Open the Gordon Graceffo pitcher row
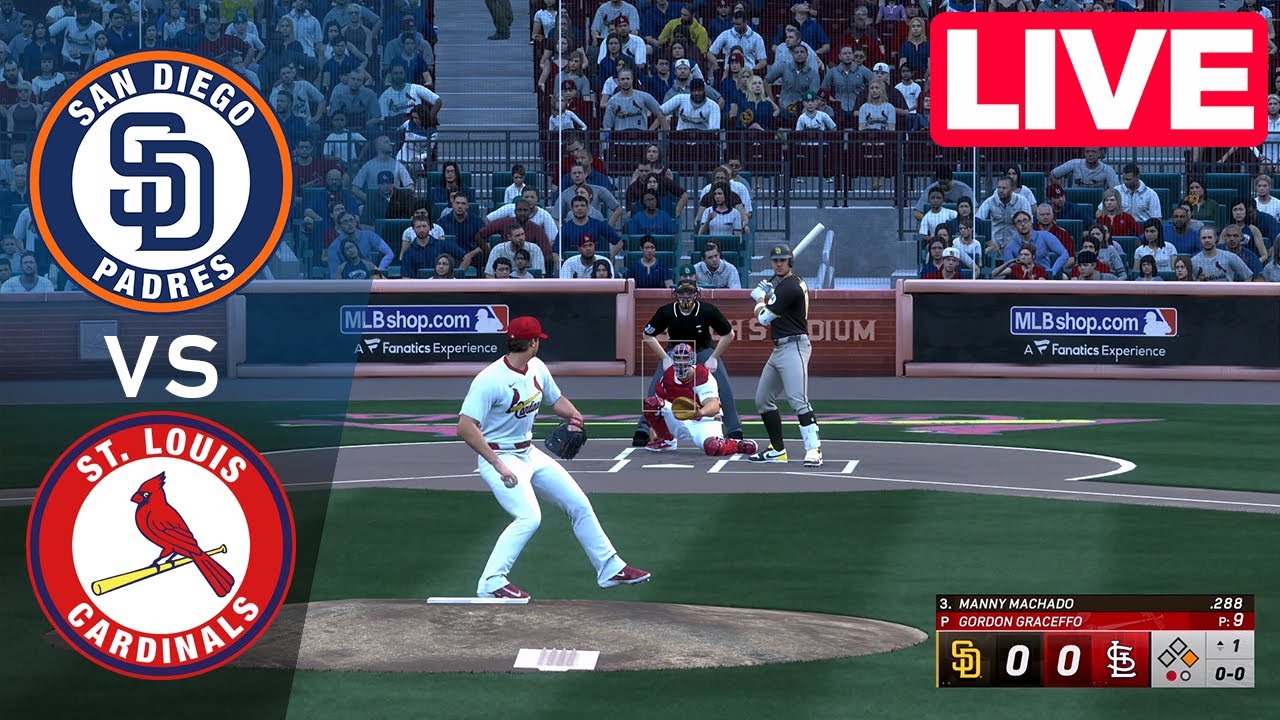1280x720 pixels. pos(1020,619)
